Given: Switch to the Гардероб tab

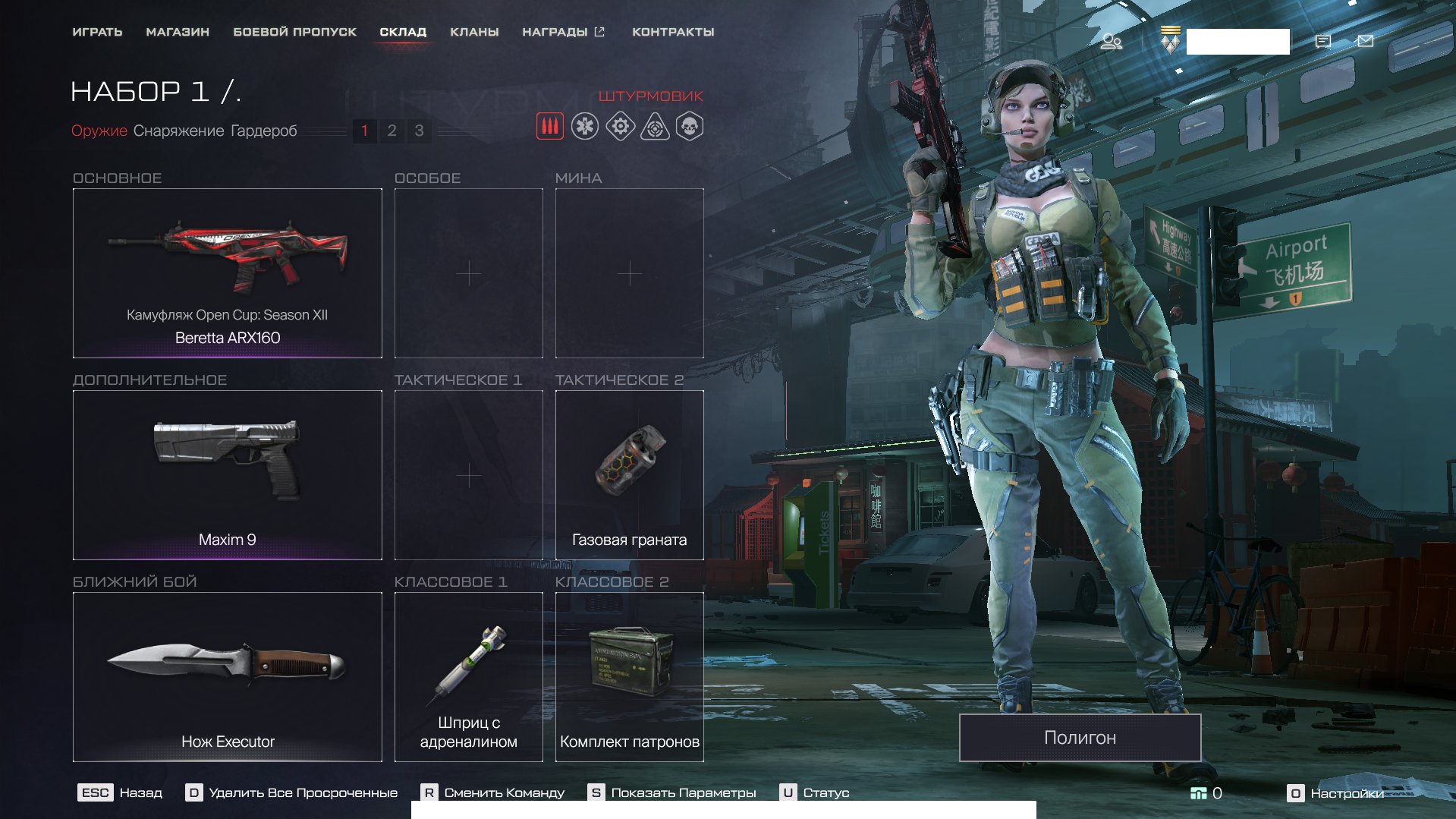Looking at the screenshot, I should [x=263, y=131].
